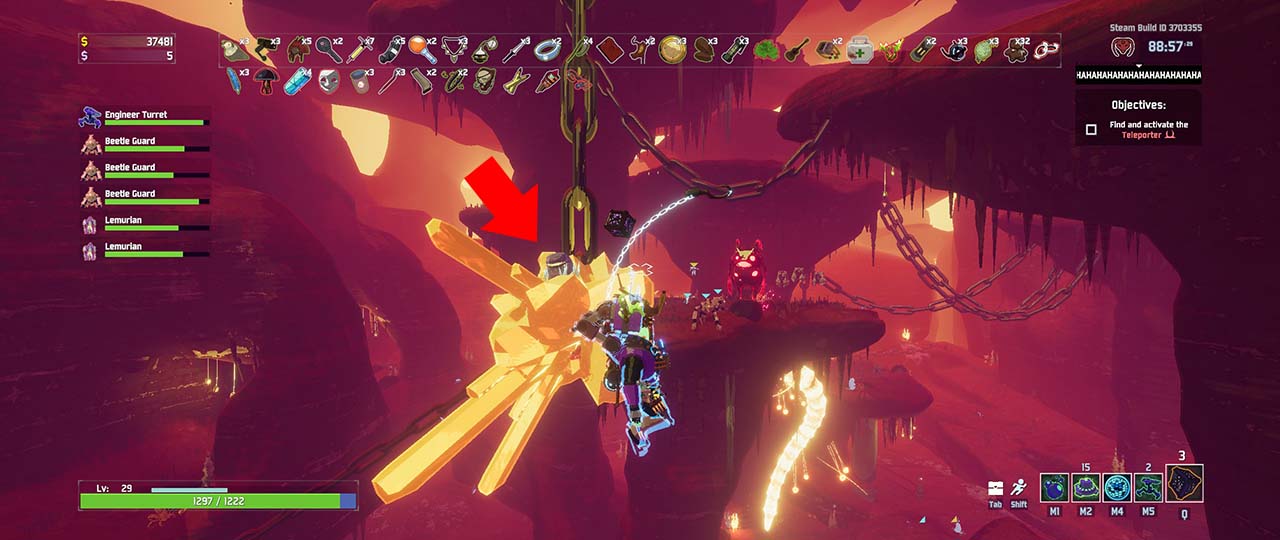Image resolution: width=1280 pixels, height=540 pixels.
Task: Toggle the sprint runner icon
Action: 1018,487
